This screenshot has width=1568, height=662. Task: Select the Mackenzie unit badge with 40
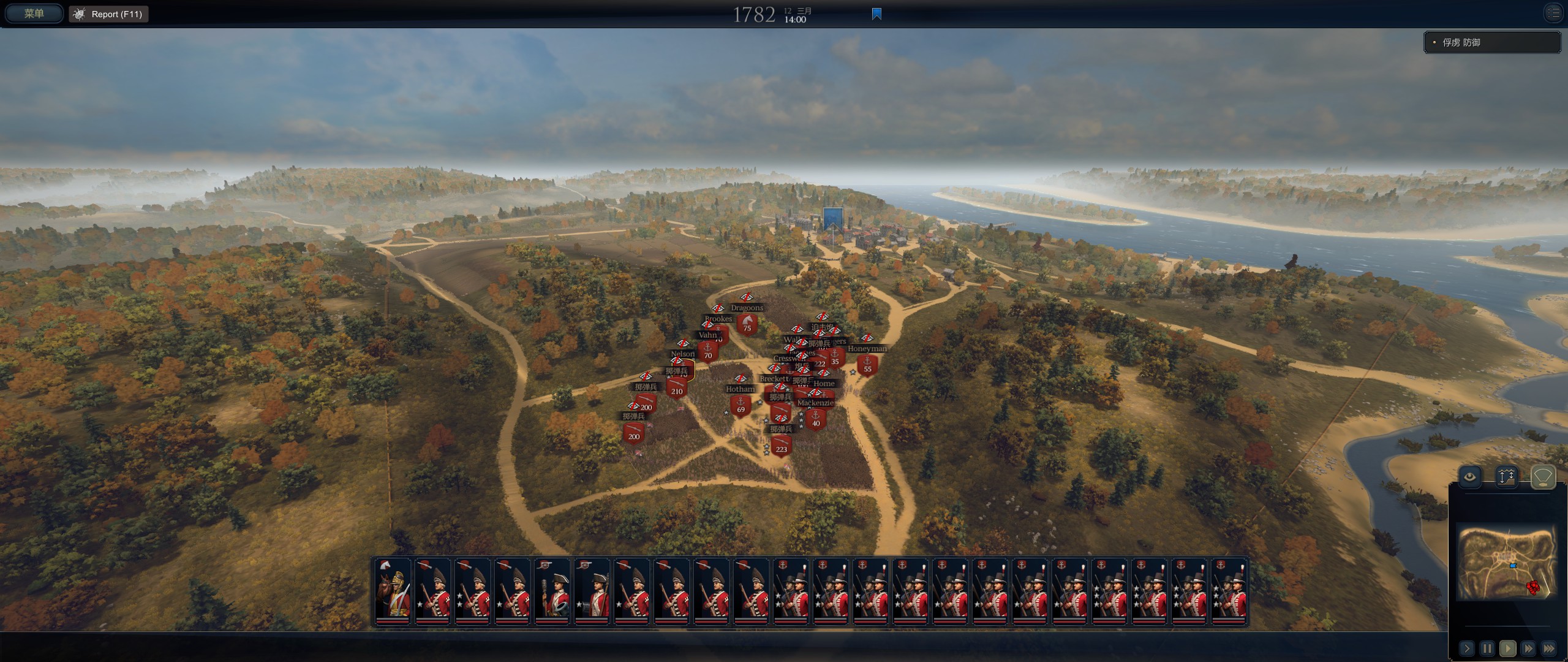pos(816,419)
